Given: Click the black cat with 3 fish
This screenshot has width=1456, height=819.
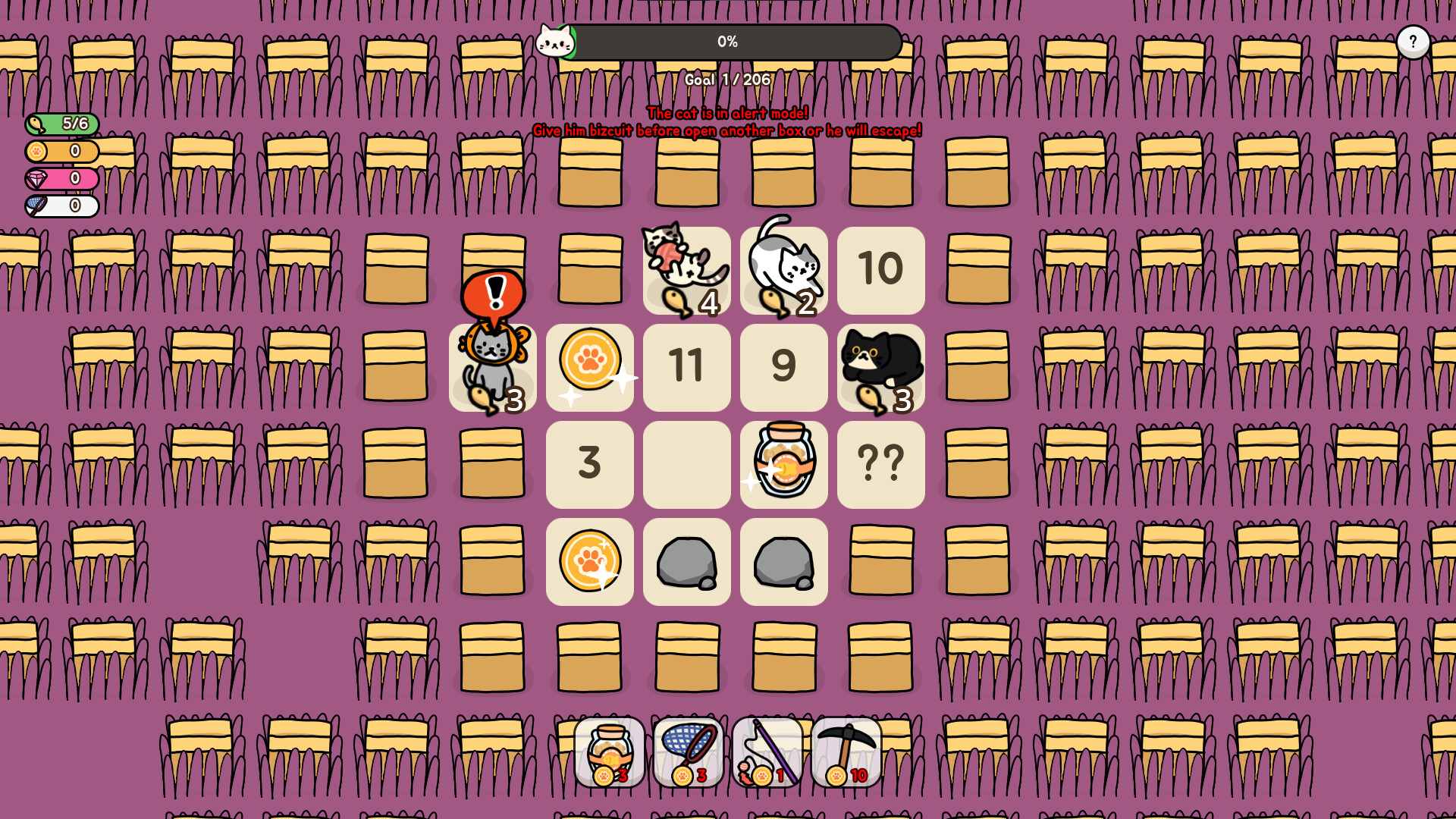Looking at the screenshot, I should 880,368.
